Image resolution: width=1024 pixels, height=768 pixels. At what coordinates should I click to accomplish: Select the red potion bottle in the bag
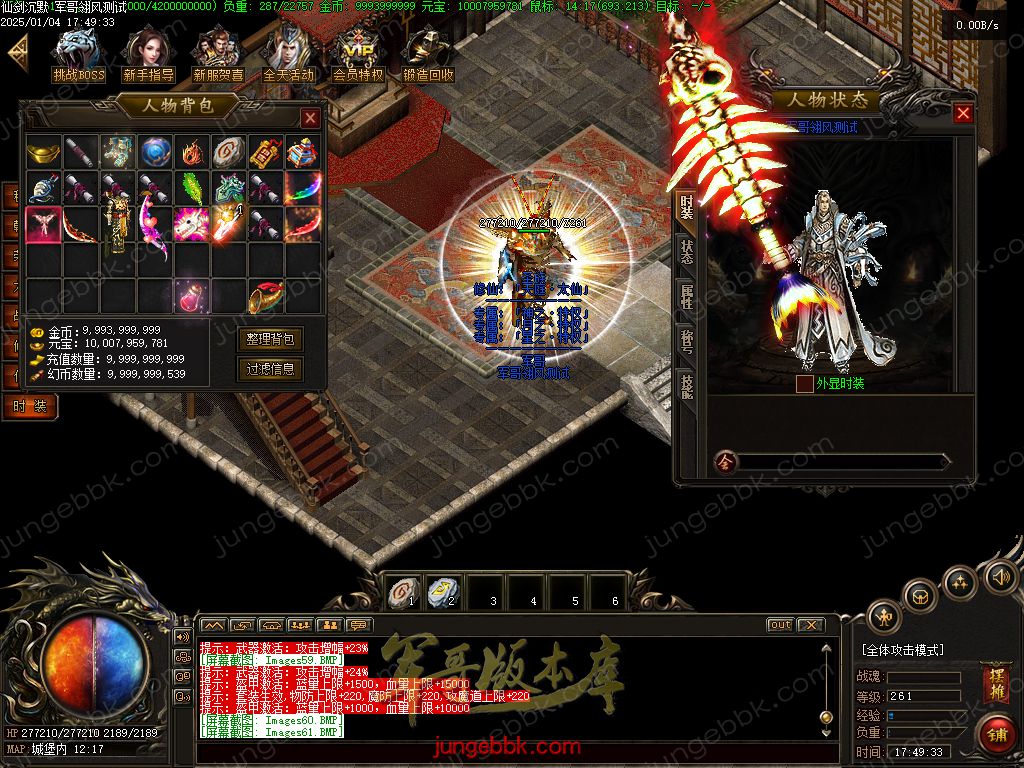coord(190,296)
